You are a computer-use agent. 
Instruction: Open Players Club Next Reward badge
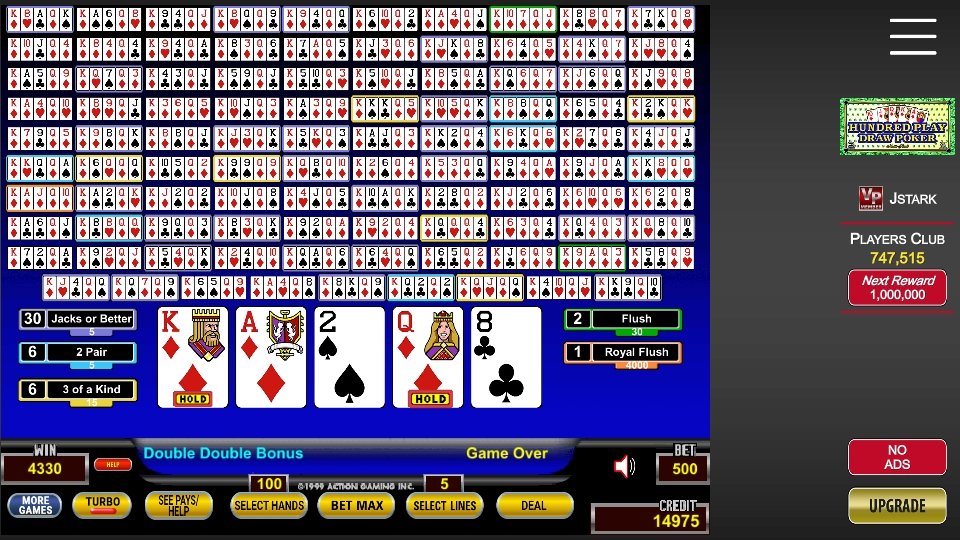[x=897, y=288]
